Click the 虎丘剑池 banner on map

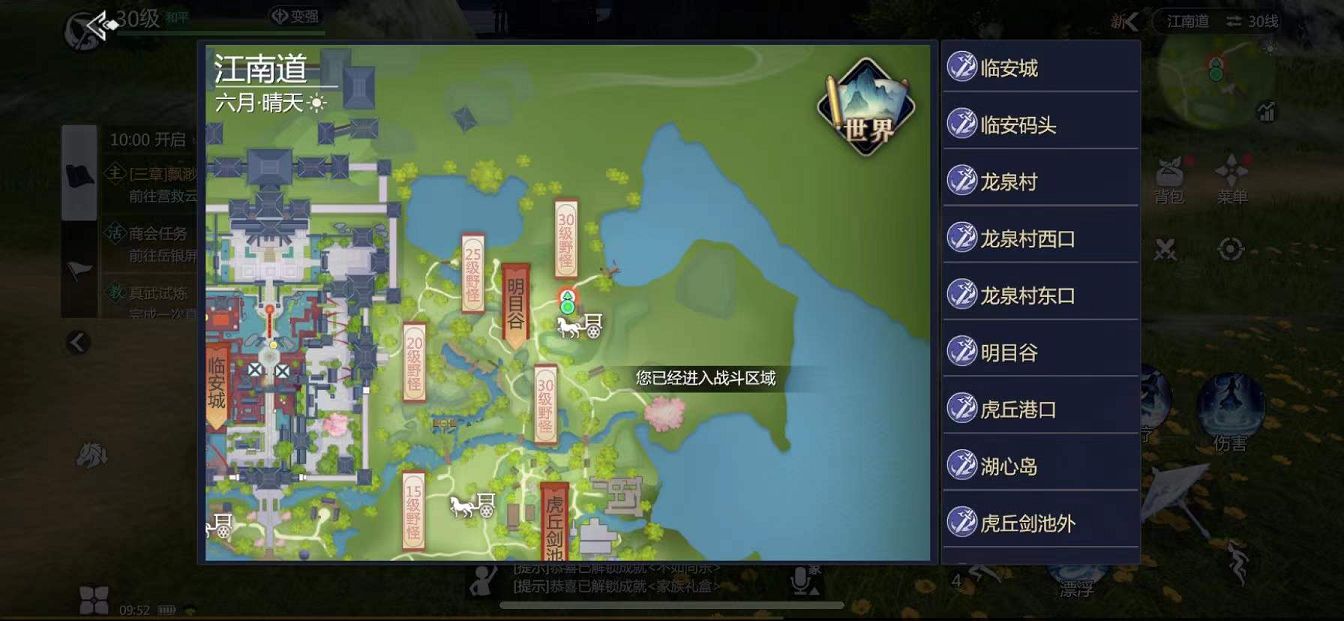point(554,521)
